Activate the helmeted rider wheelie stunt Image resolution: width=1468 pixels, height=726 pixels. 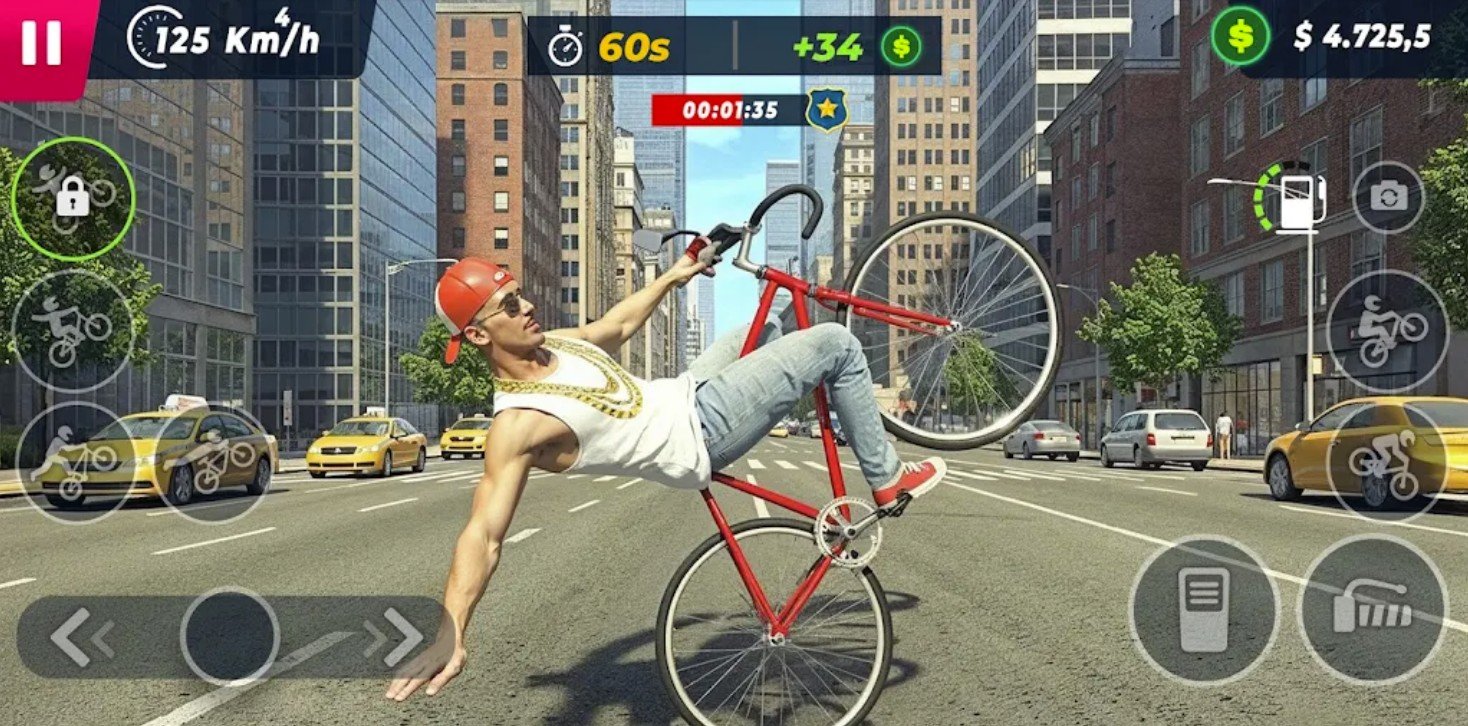coord(1387,330)
